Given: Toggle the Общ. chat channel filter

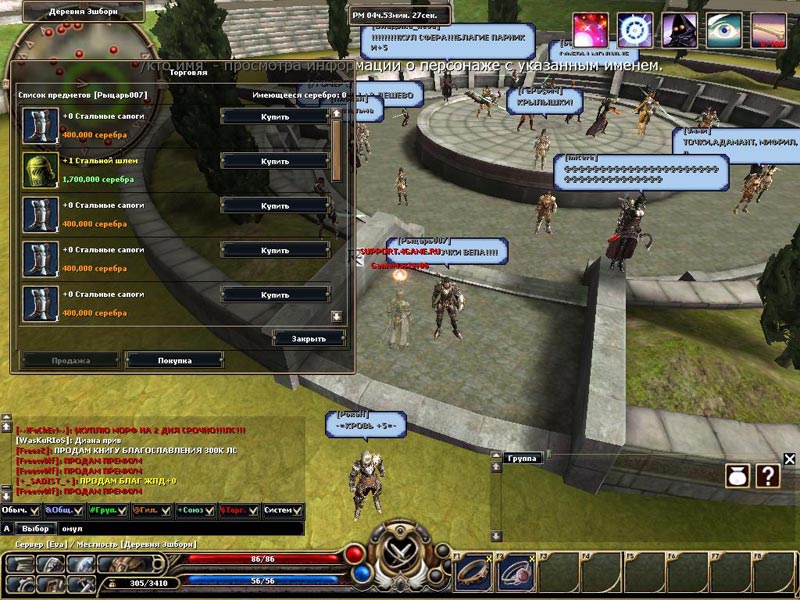Looking at the screenshot, I should tap(77, 510).
